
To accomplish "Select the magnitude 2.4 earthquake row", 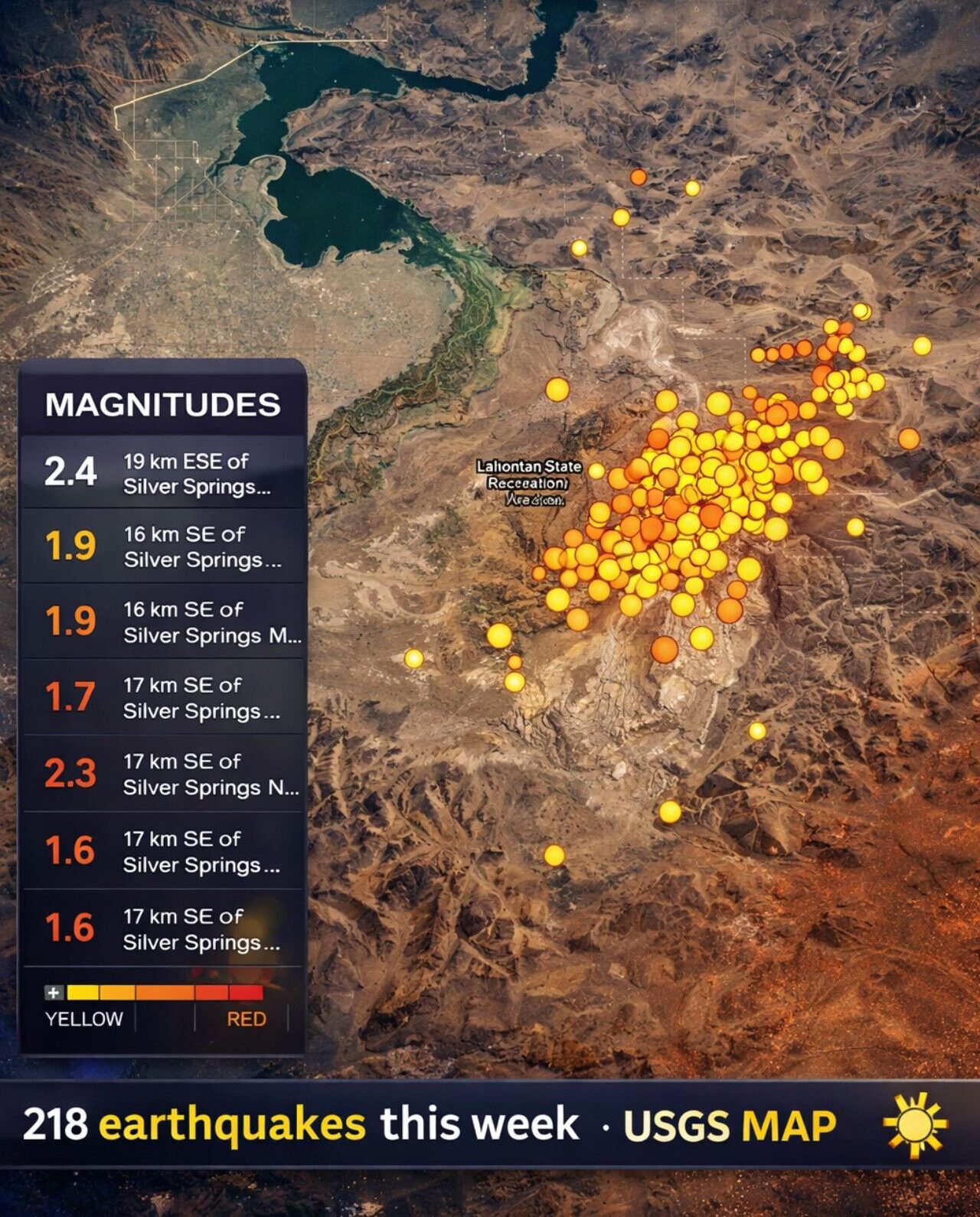I will click(x=162, y=473).
